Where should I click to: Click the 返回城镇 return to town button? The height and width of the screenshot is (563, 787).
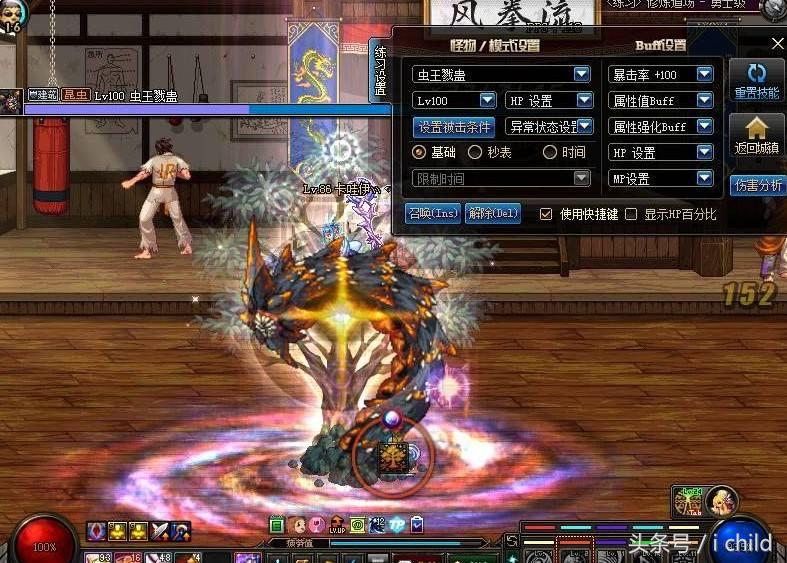757,136
